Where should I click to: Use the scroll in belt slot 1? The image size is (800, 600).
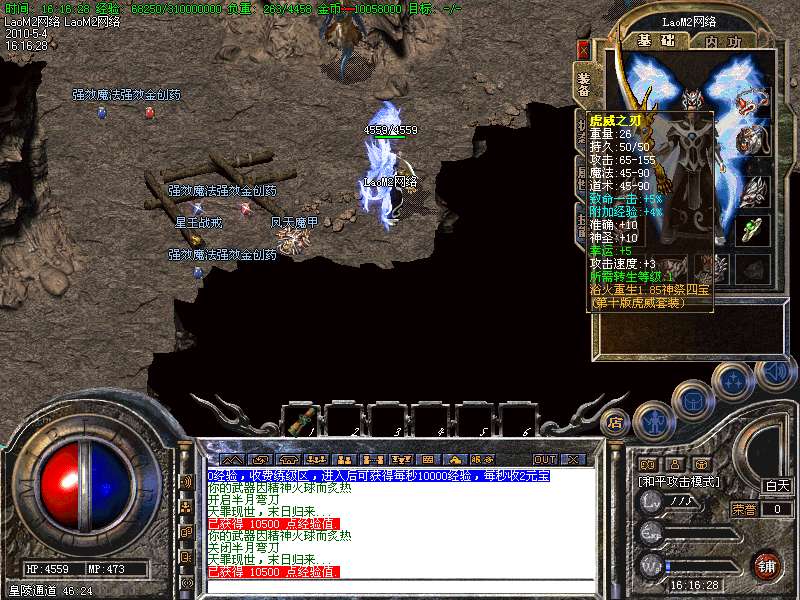point(304,418)
